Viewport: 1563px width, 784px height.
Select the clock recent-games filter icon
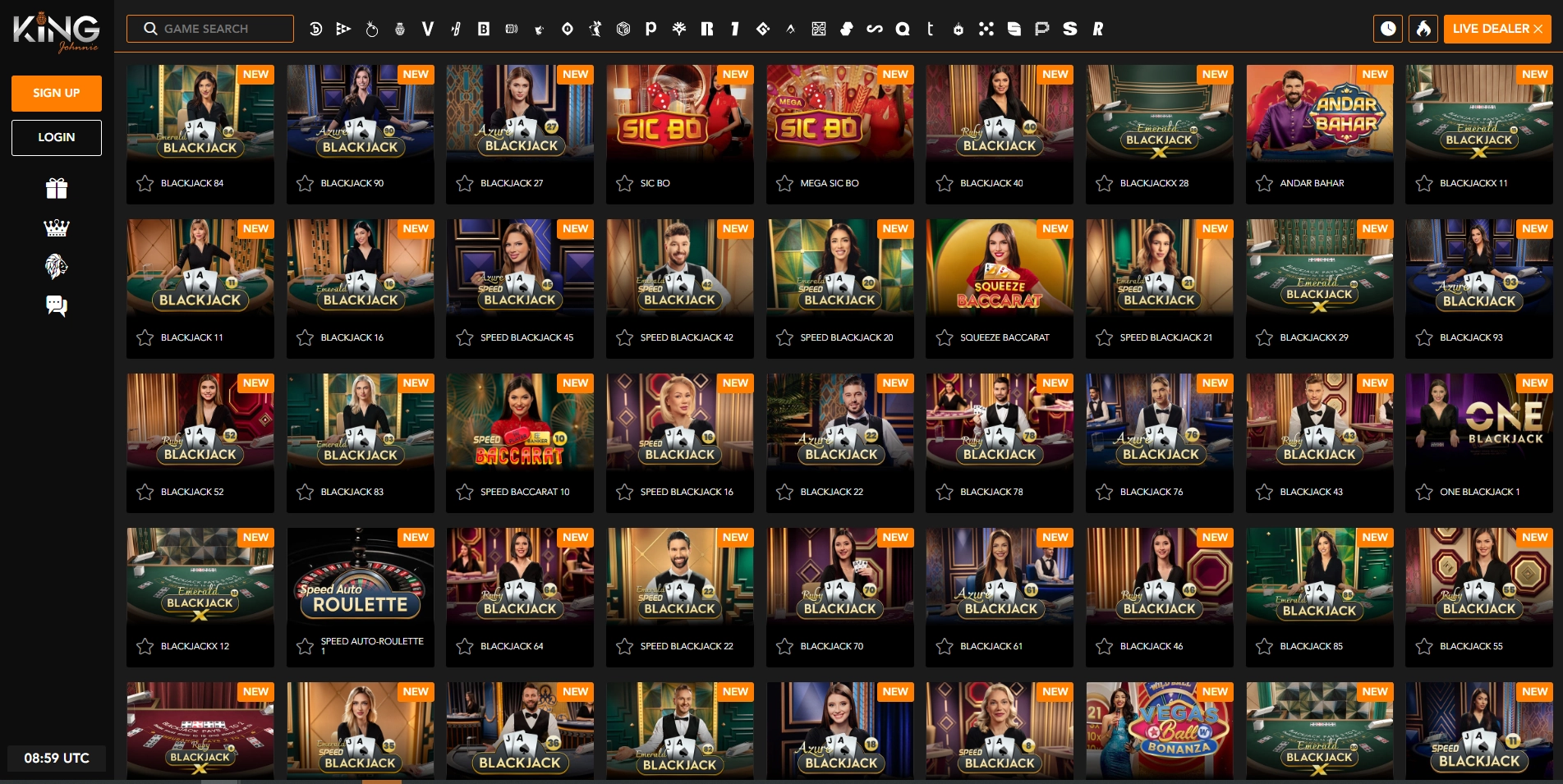(x=1388, y=28)
